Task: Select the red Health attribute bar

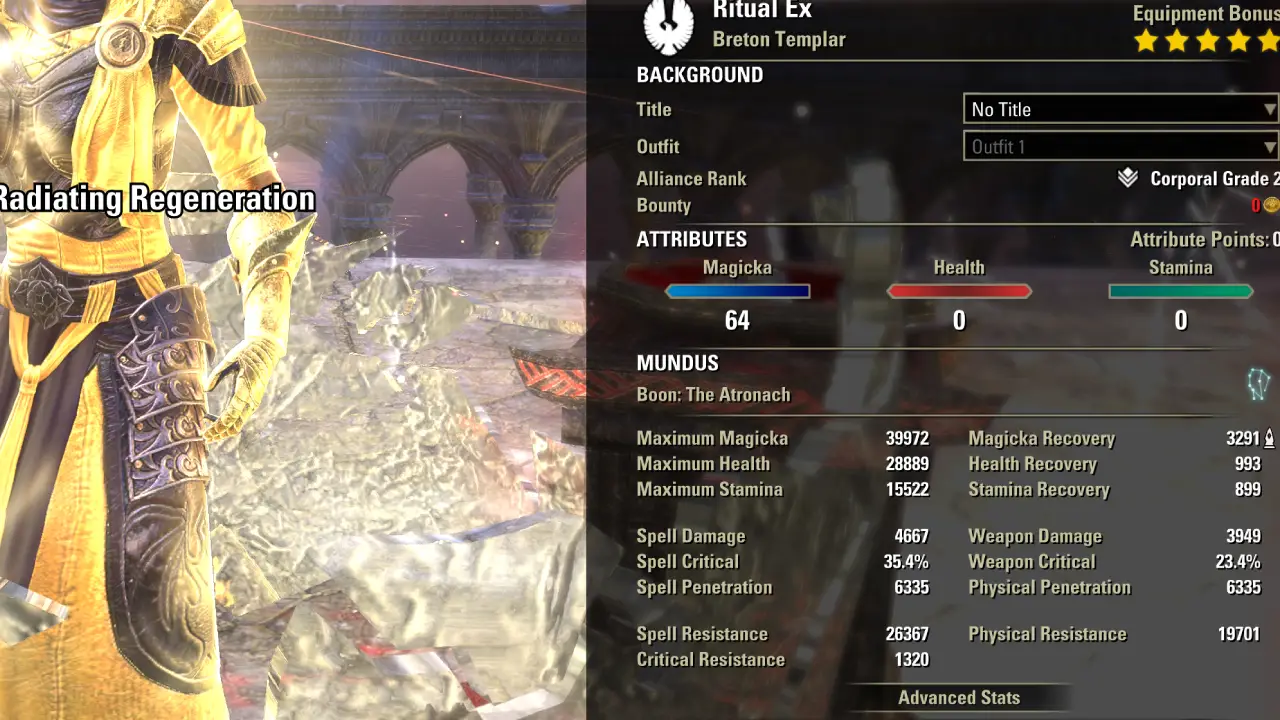Action: 959,292
